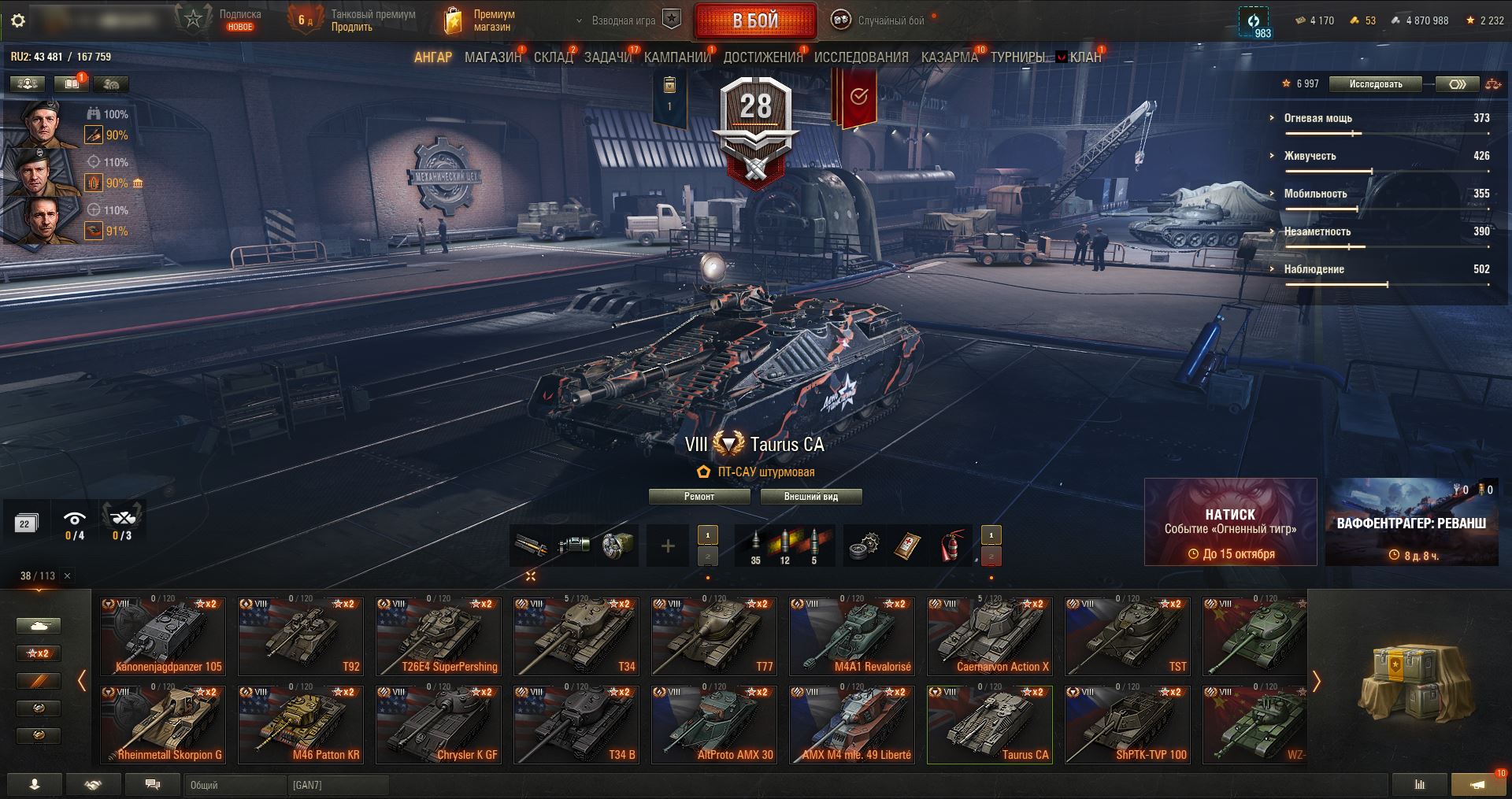This screenshot has height=799, width=1512.
Task: Show next tanks with carousel right arrow
Action: coord(1316,681)
